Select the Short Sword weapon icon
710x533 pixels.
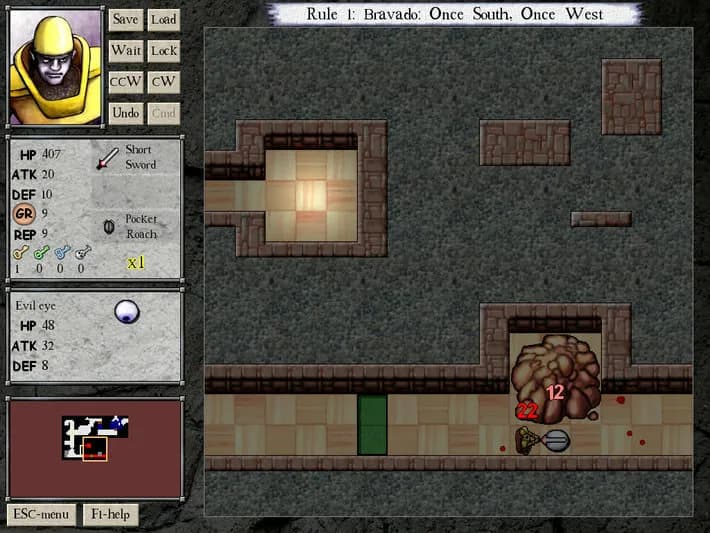tap(107, 158)
